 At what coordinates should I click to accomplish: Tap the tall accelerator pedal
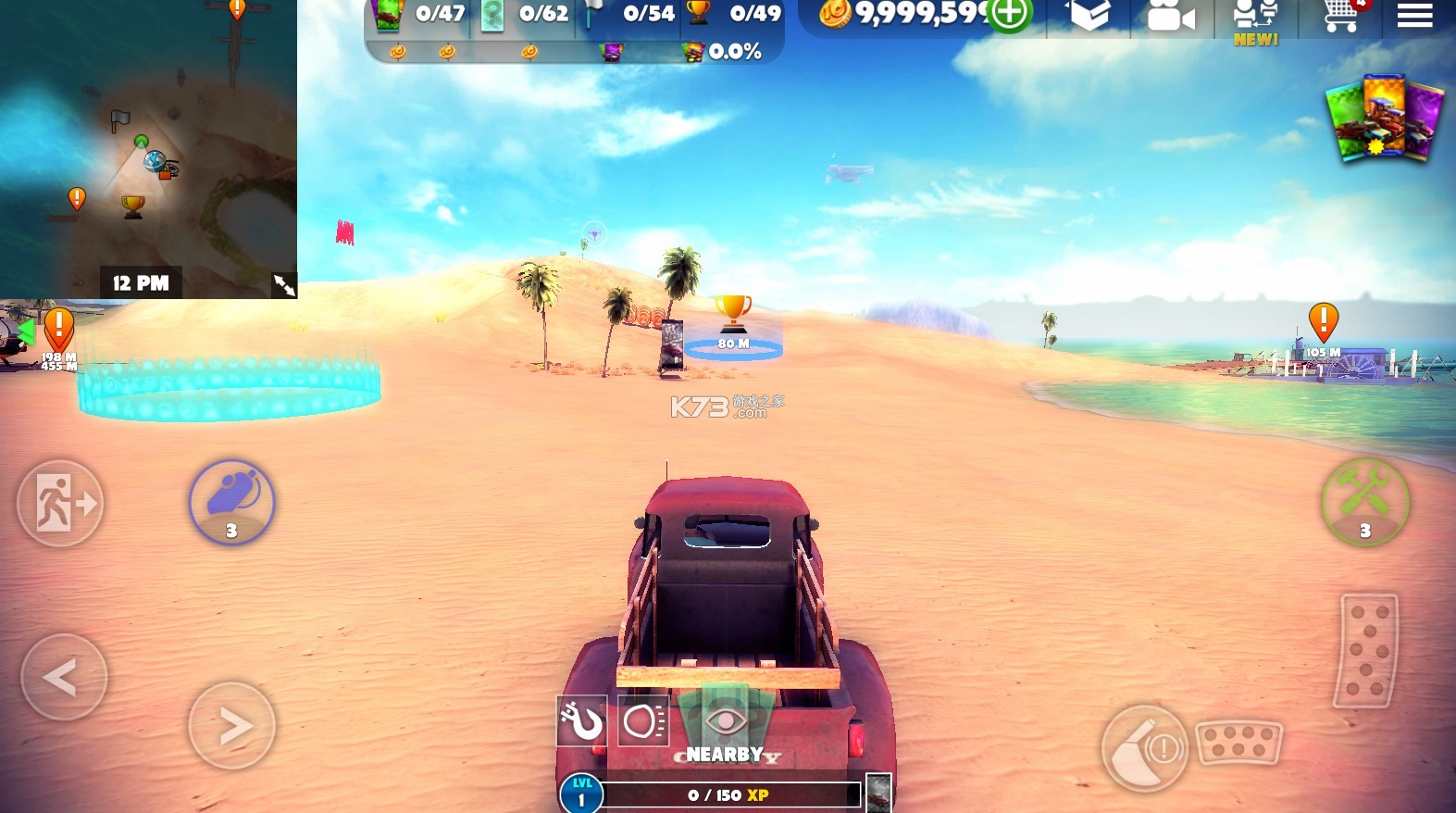pos(1368,650)
